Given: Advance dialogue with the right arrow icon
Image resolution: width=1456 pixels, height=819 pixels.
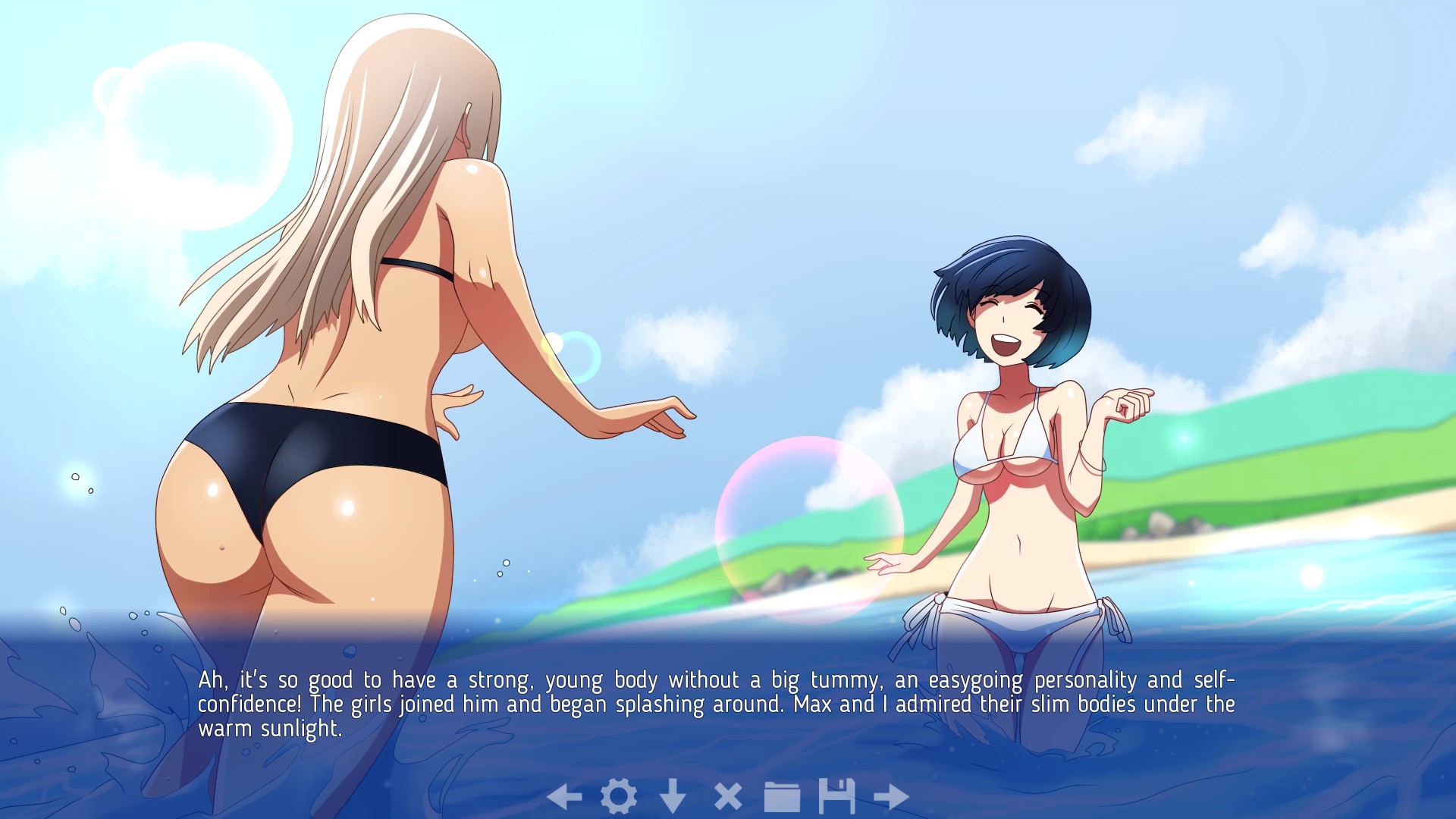Looking at the screenshot, I should point(891,796).
